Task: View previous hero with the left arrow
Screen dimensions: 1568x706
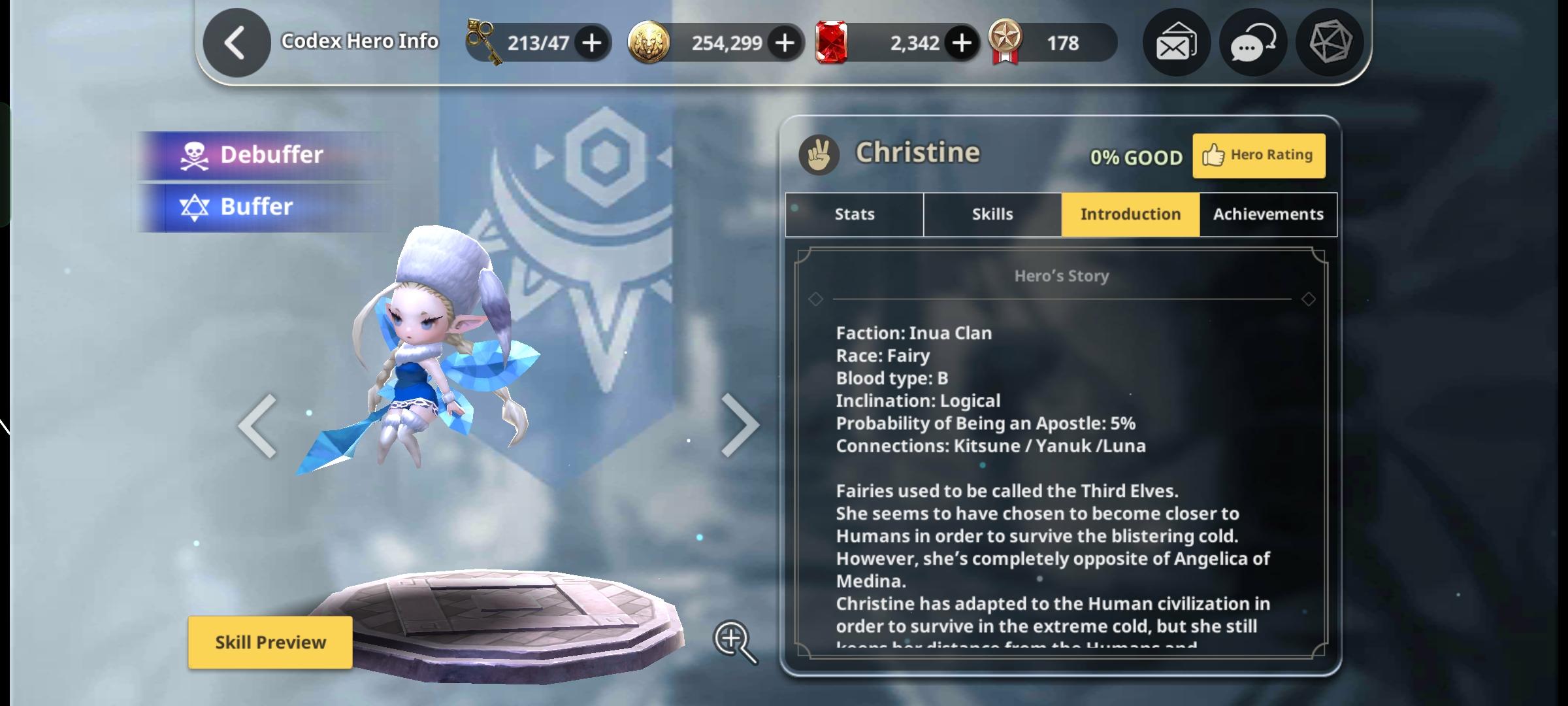Action: [256, 424]
